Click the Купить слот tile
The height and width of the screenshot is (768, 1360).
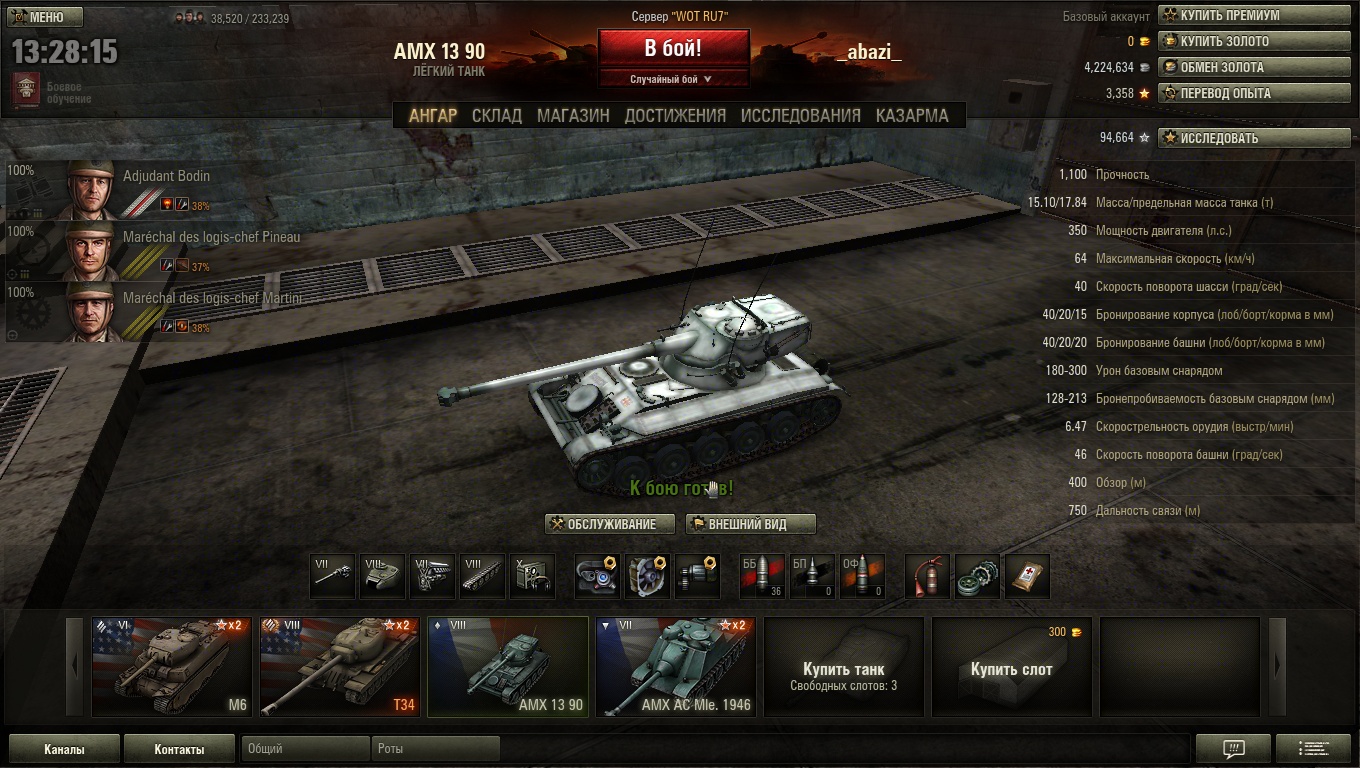point(1011,668)
